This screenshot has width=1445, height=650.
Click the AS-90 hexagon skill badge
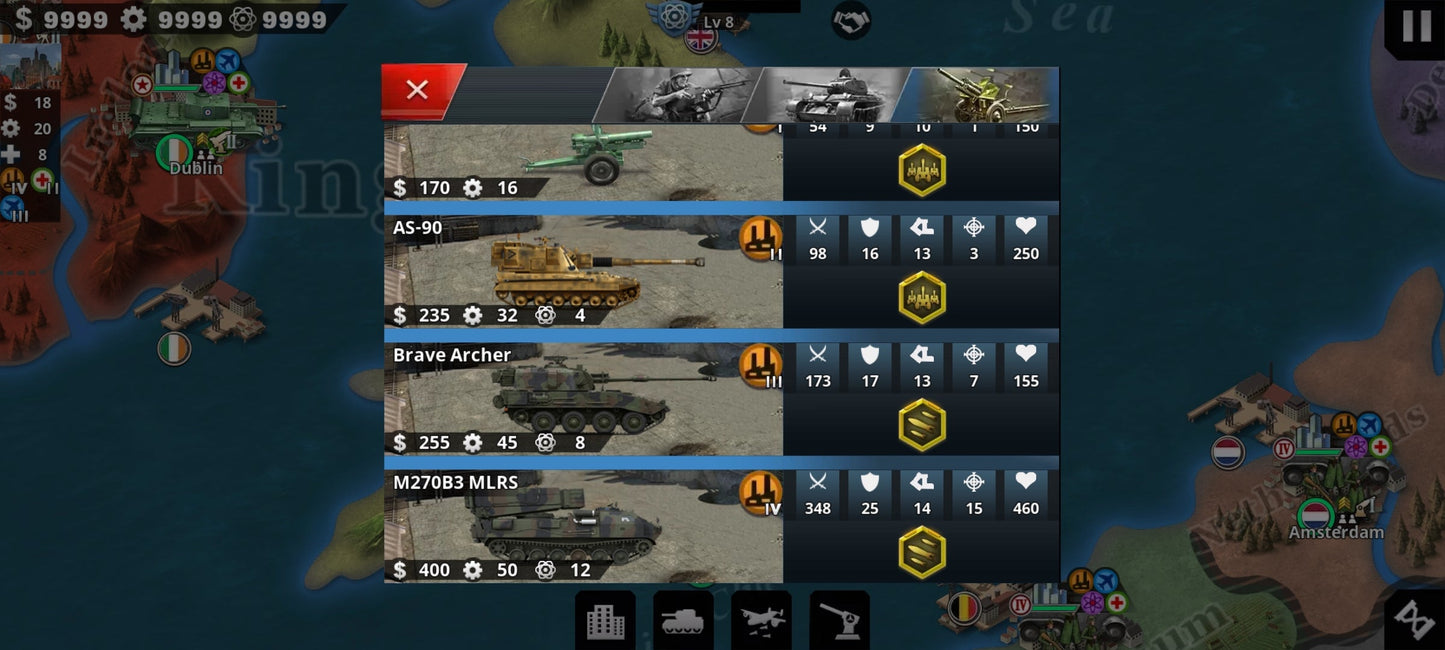(921, 298)
